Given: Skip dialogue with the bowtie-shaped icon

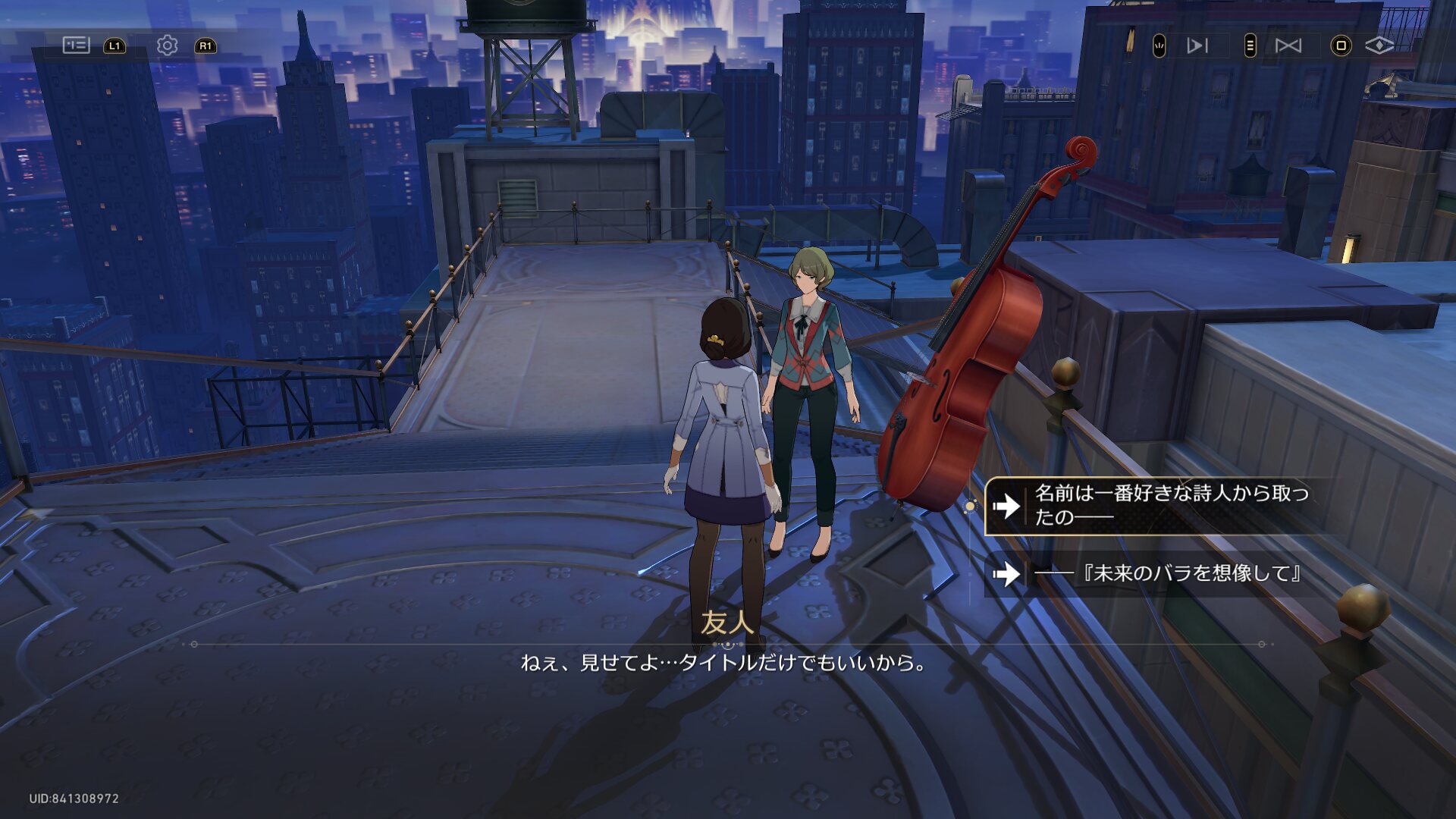Looking at the screenshot, I should pos(1288,45).
